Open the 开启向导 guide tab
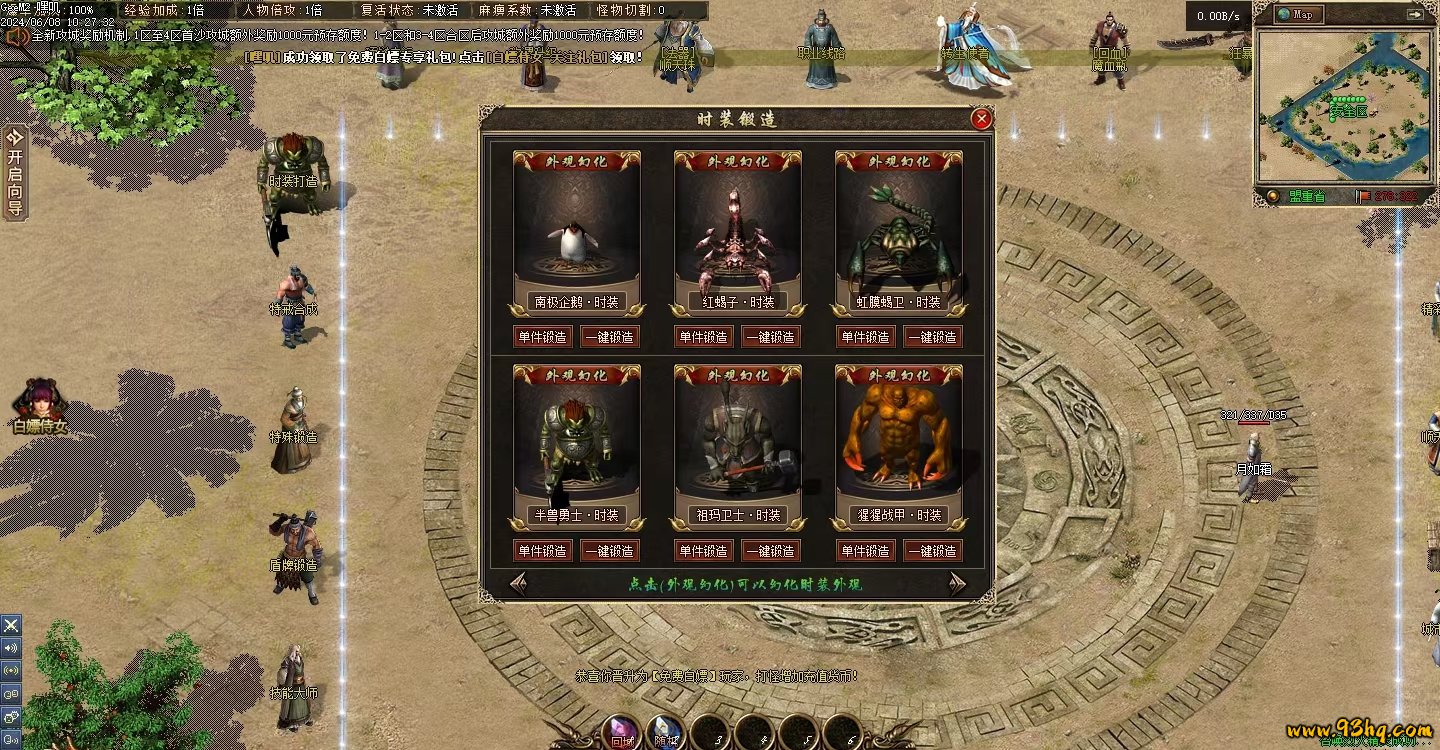 pos(15,172)
